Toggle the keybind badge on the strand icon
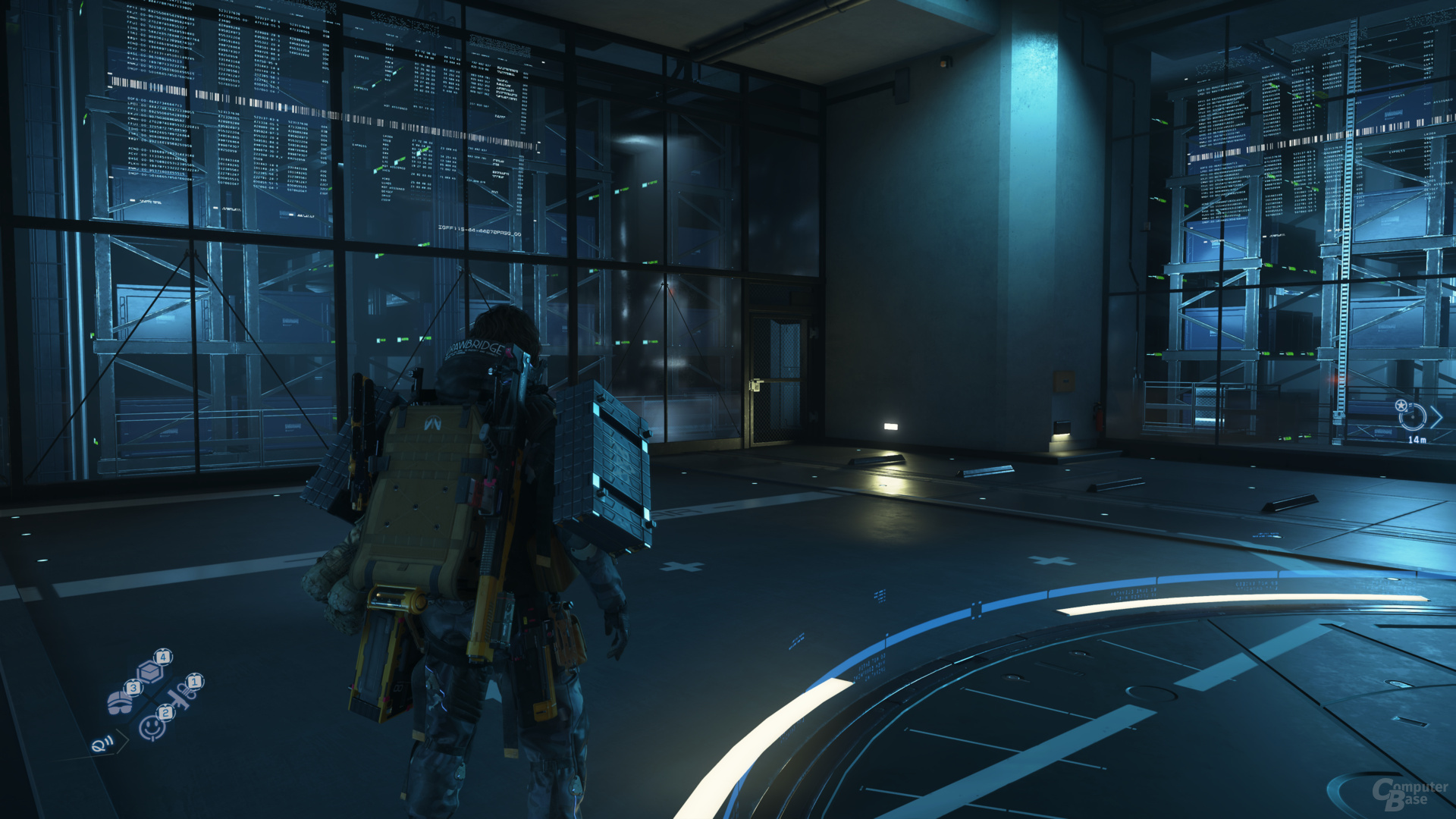The width and height of the screenshot is (1456, 819). 194,682
